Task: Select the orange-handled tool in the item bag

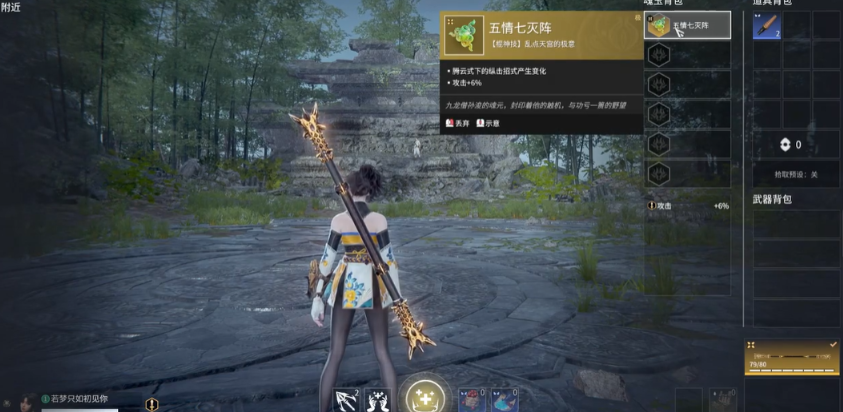Action: click(766, 26)
